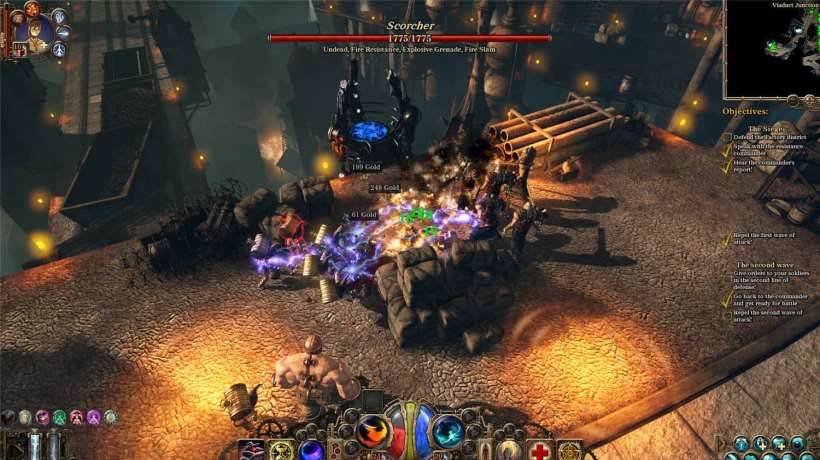Select the bottom companion behavior icon
The image size is (820, 460).
pos(60,48)
